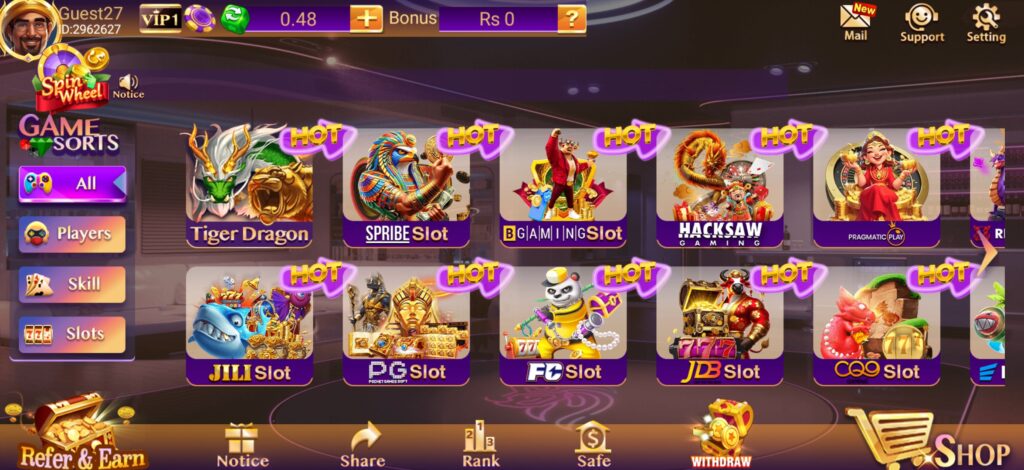The height and width of the screenshot is (470, 1024).
Task: Choose the Spribe Slot tile
Action: [x=405, y=188]
